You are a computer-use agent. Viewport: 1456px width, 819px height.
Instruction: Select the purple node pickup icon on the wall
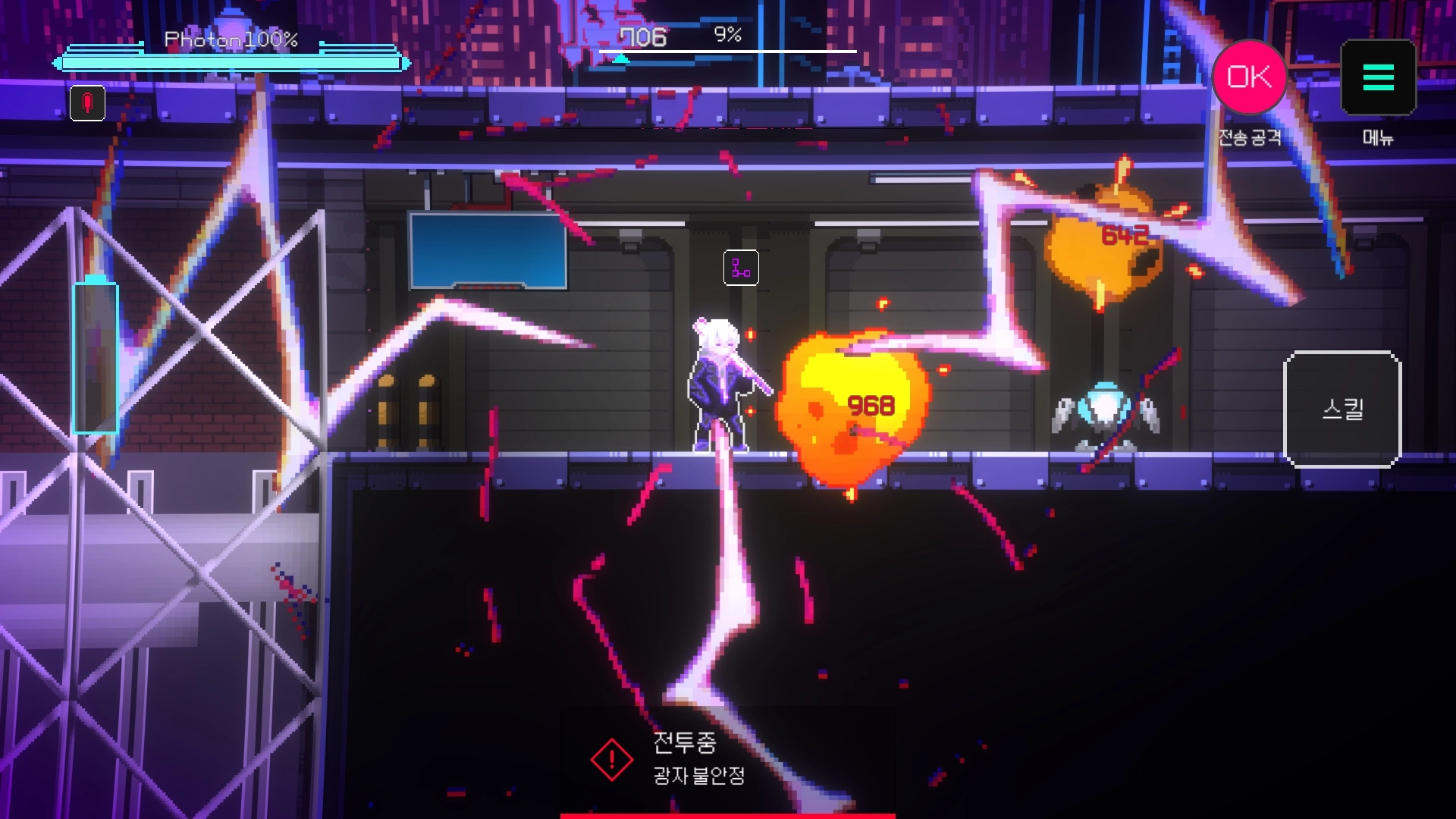pos(739,268)
